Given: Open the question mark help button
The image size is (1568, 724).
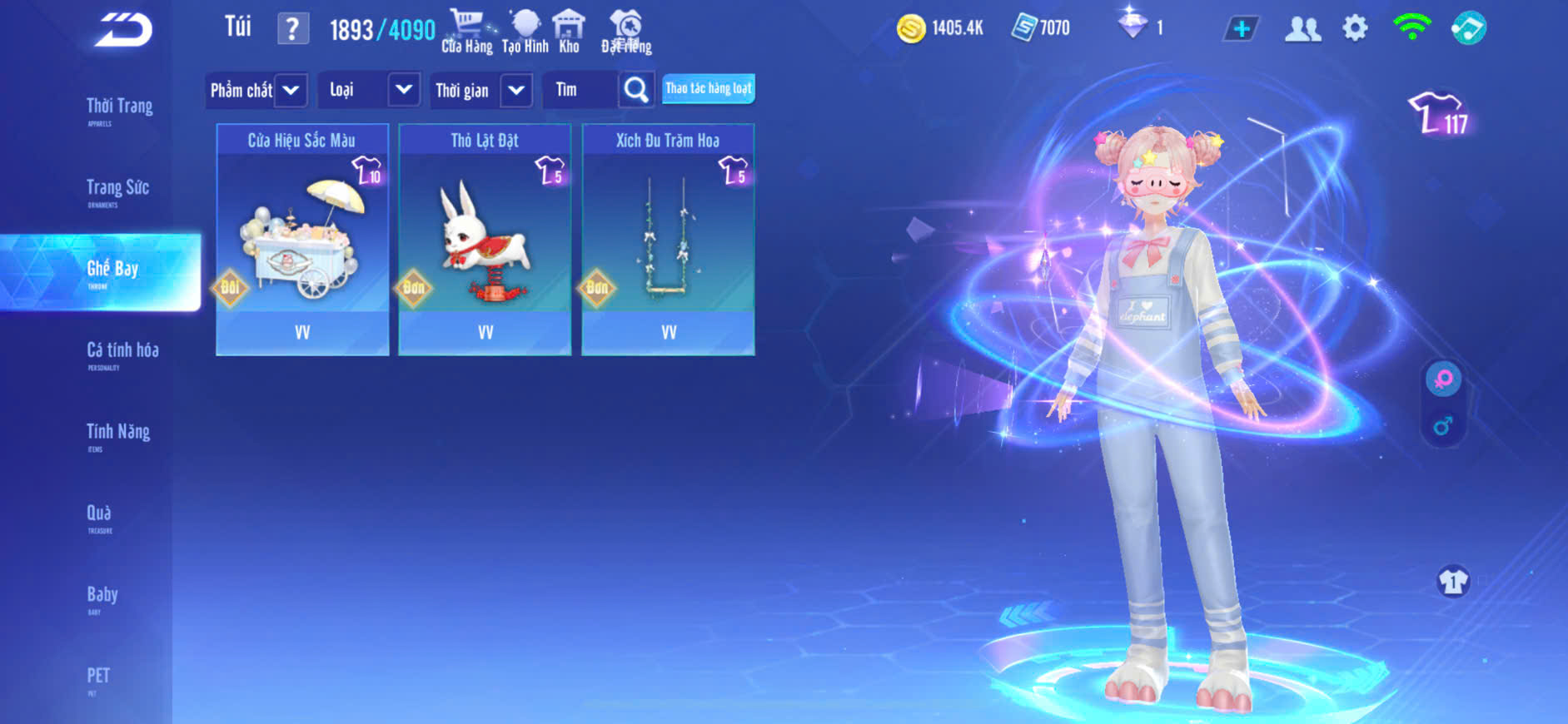Looking at the screenshot, I should click(x=292, y=29).
